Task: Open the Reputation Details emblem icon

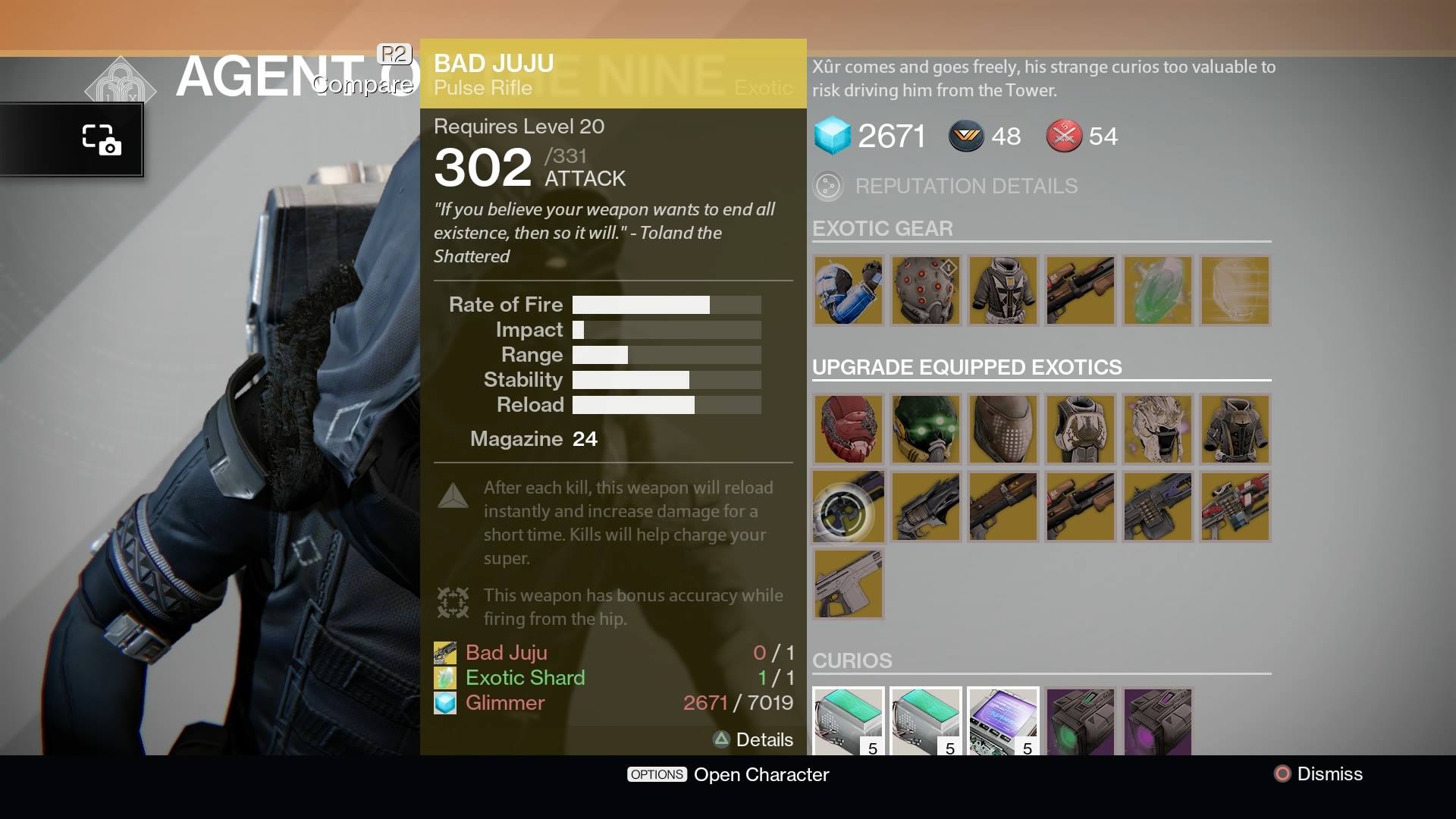Action: point(829,186)
